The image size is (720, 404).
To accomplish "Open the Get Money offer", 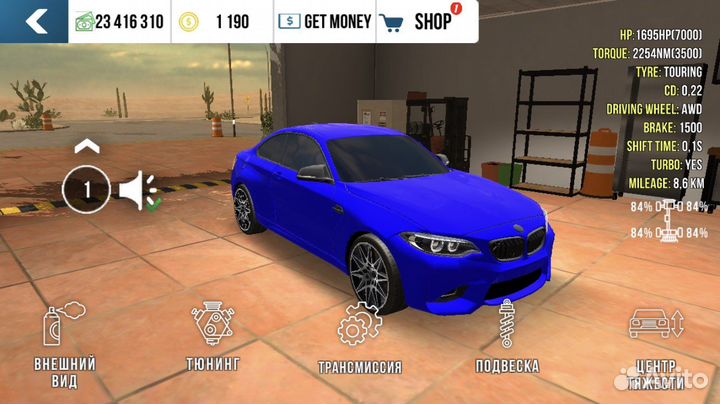I will 323,21.
